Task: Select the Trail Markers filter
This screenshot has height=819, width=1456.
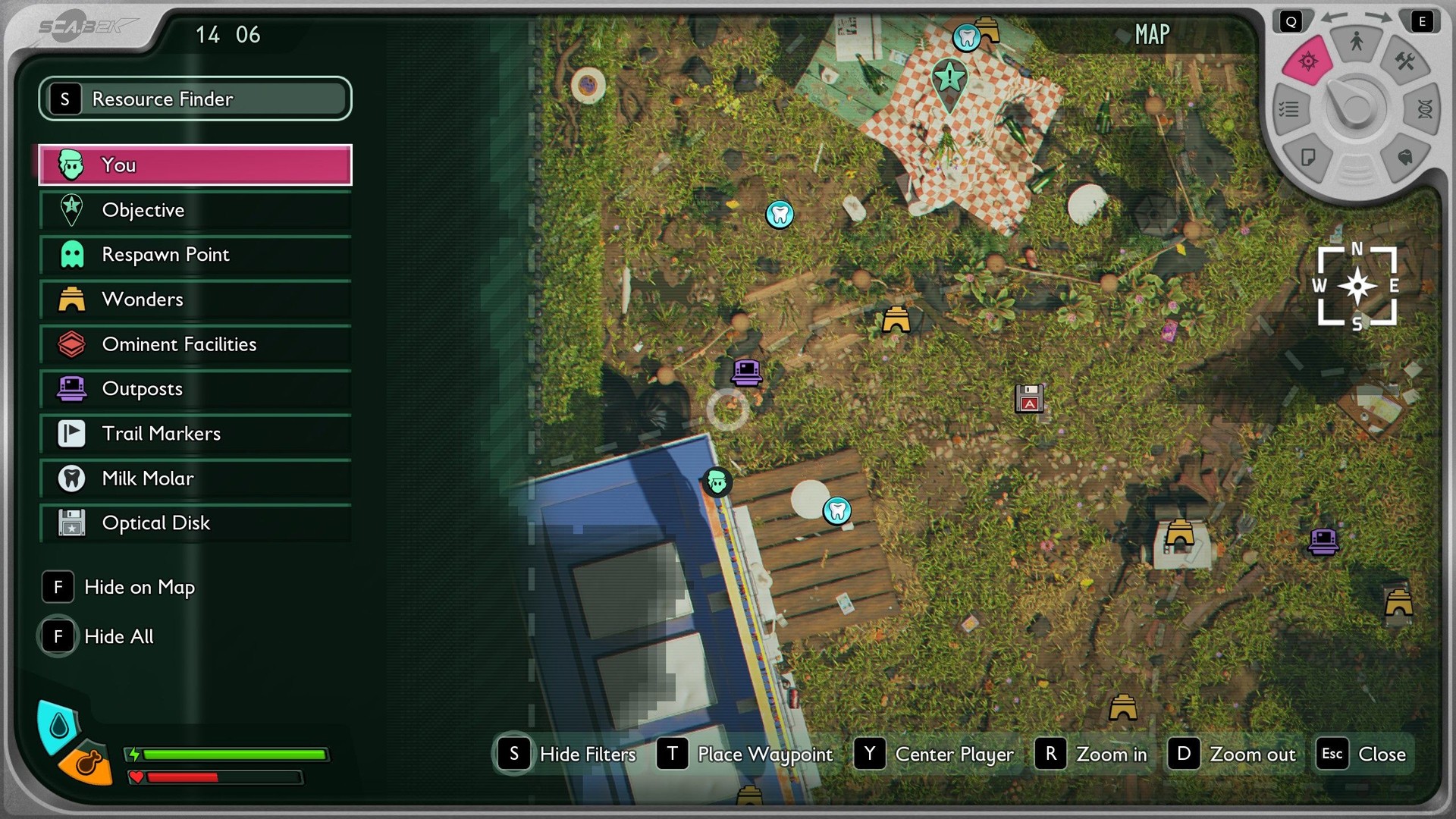Action: point(195,434)
